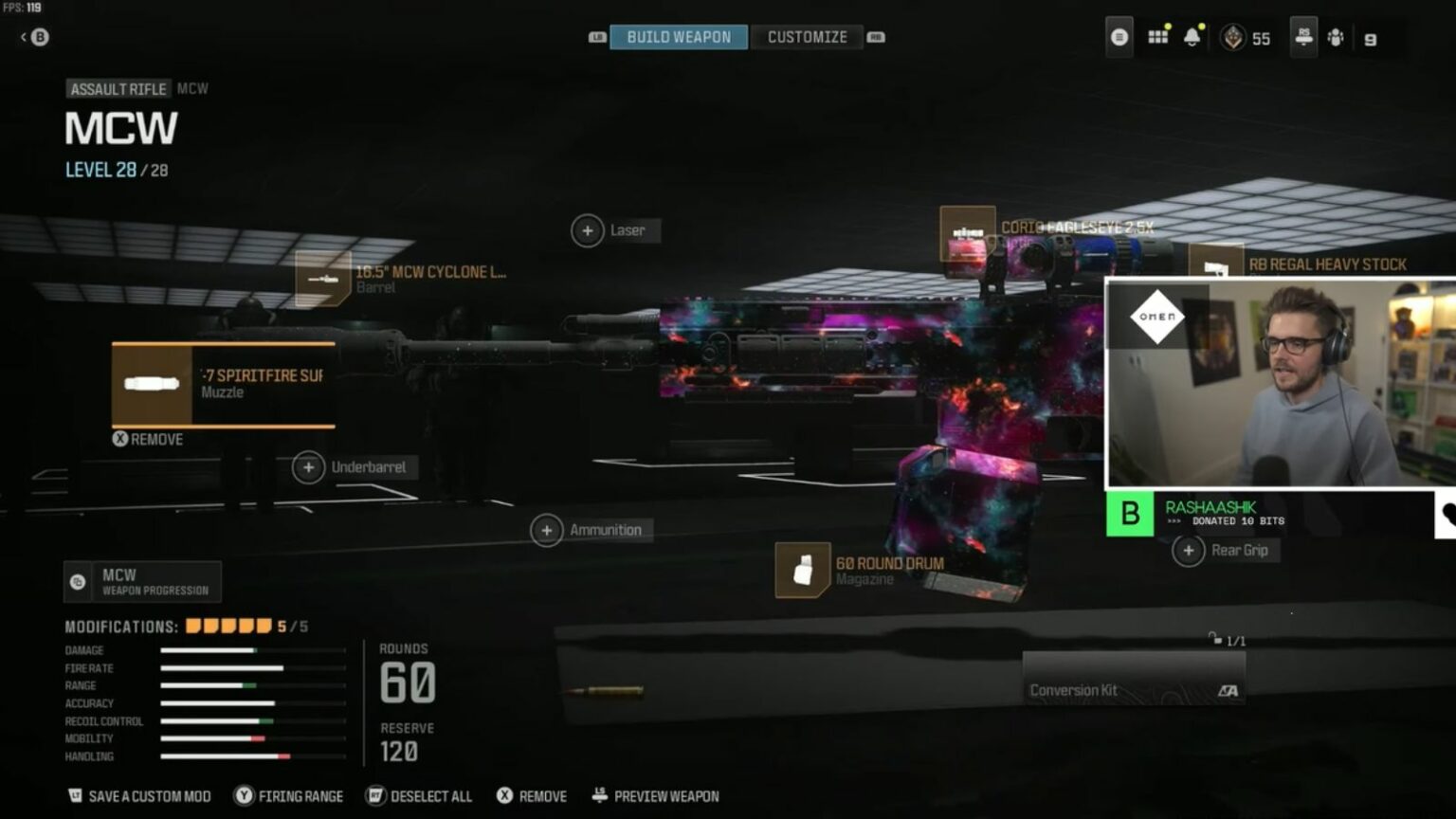Viewport: 1456px width, 819px height.
Task: Select the 60 Round Drum magazine icon
Action: tap(805, 569)
